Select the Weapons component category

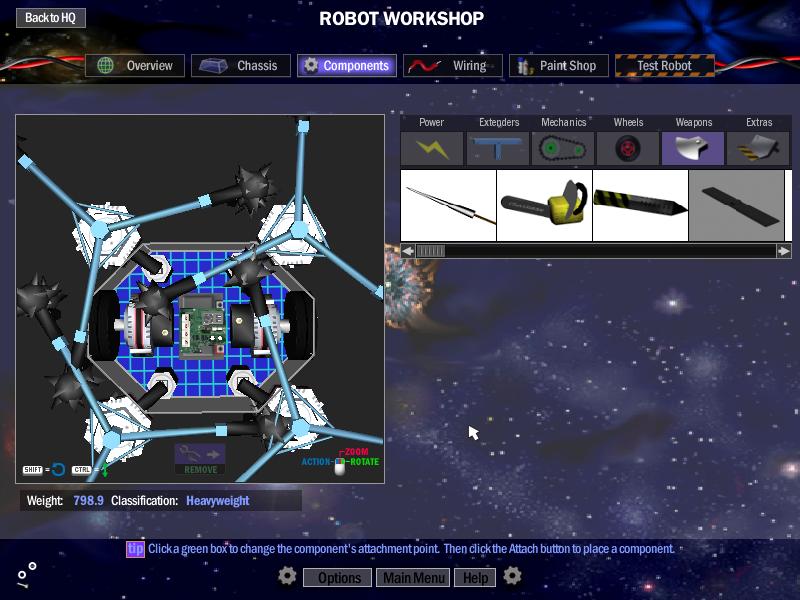[x=693, y=148]
